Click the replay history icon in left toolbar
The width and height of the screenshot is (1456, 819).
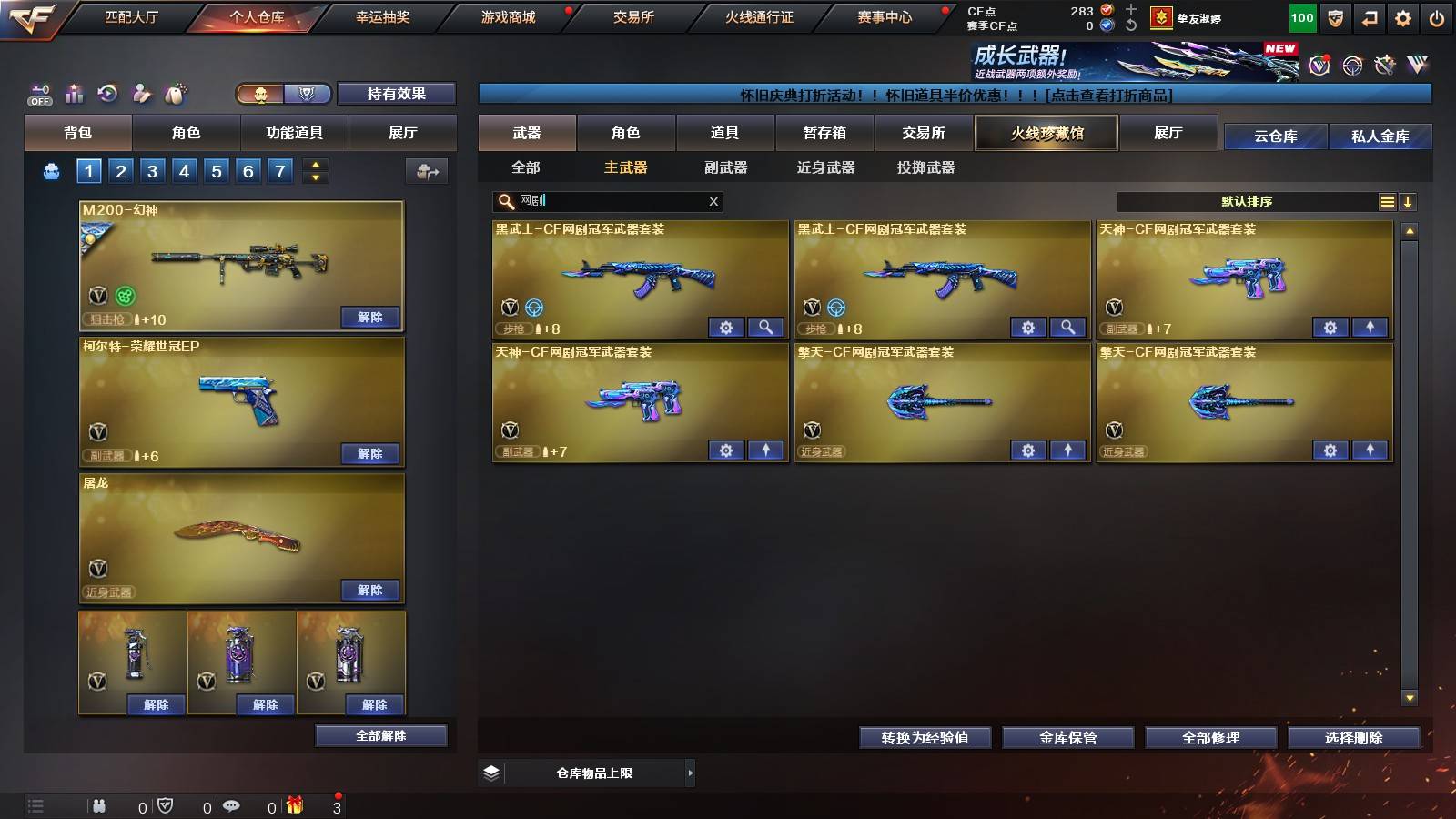107,93
